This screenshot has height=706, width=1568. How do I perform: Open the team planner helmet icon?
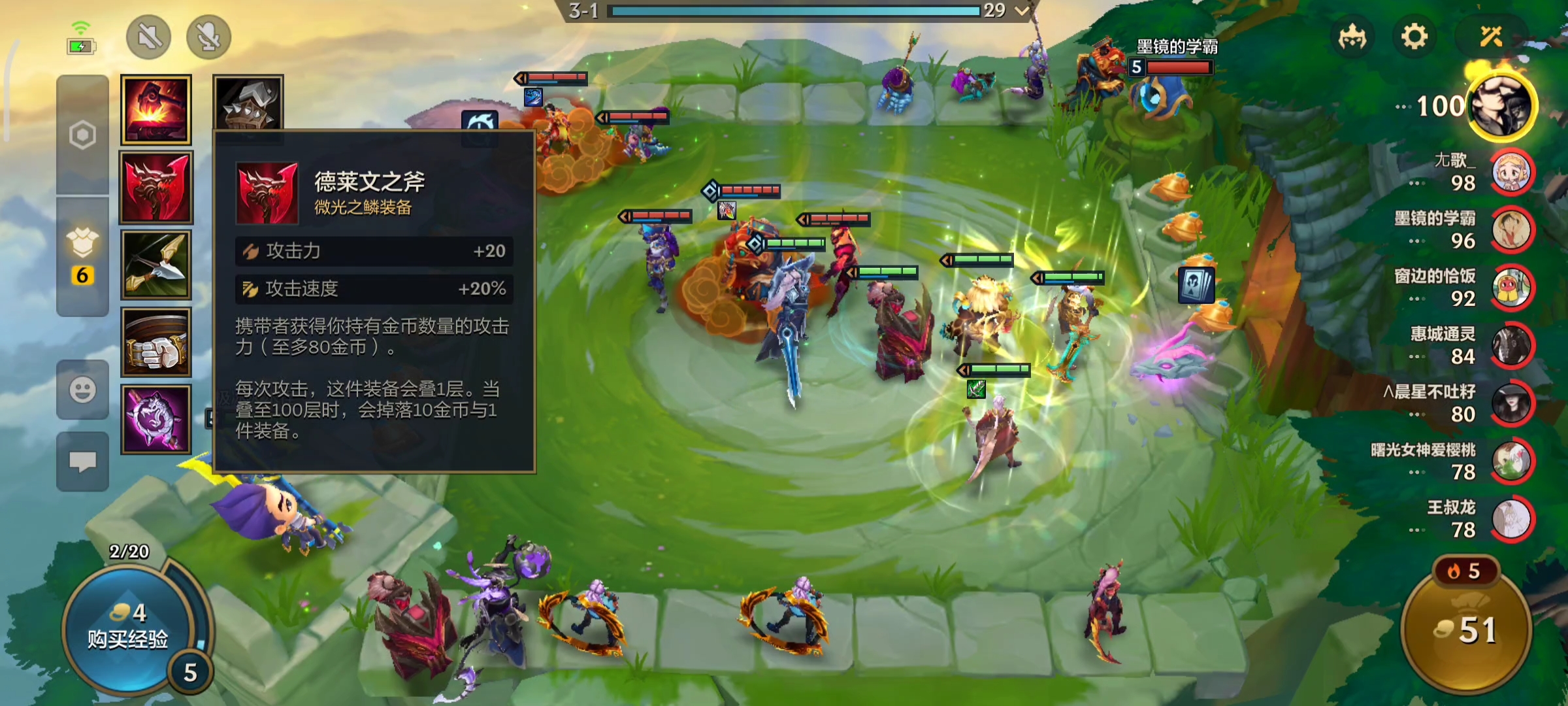(1354, 37)
